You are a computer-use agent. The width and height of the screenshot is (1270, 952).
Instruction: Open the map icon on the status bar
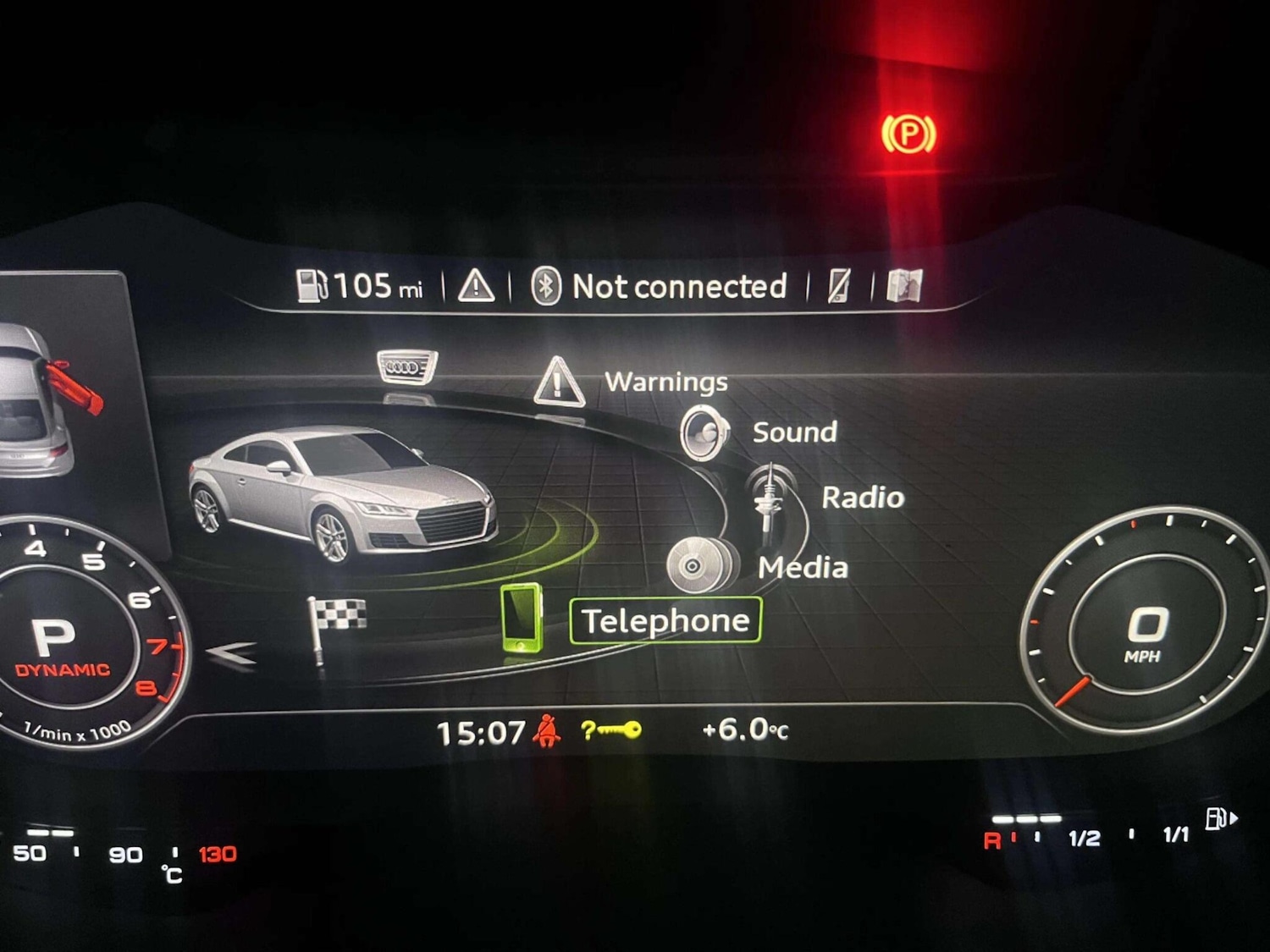pos(905,286)
